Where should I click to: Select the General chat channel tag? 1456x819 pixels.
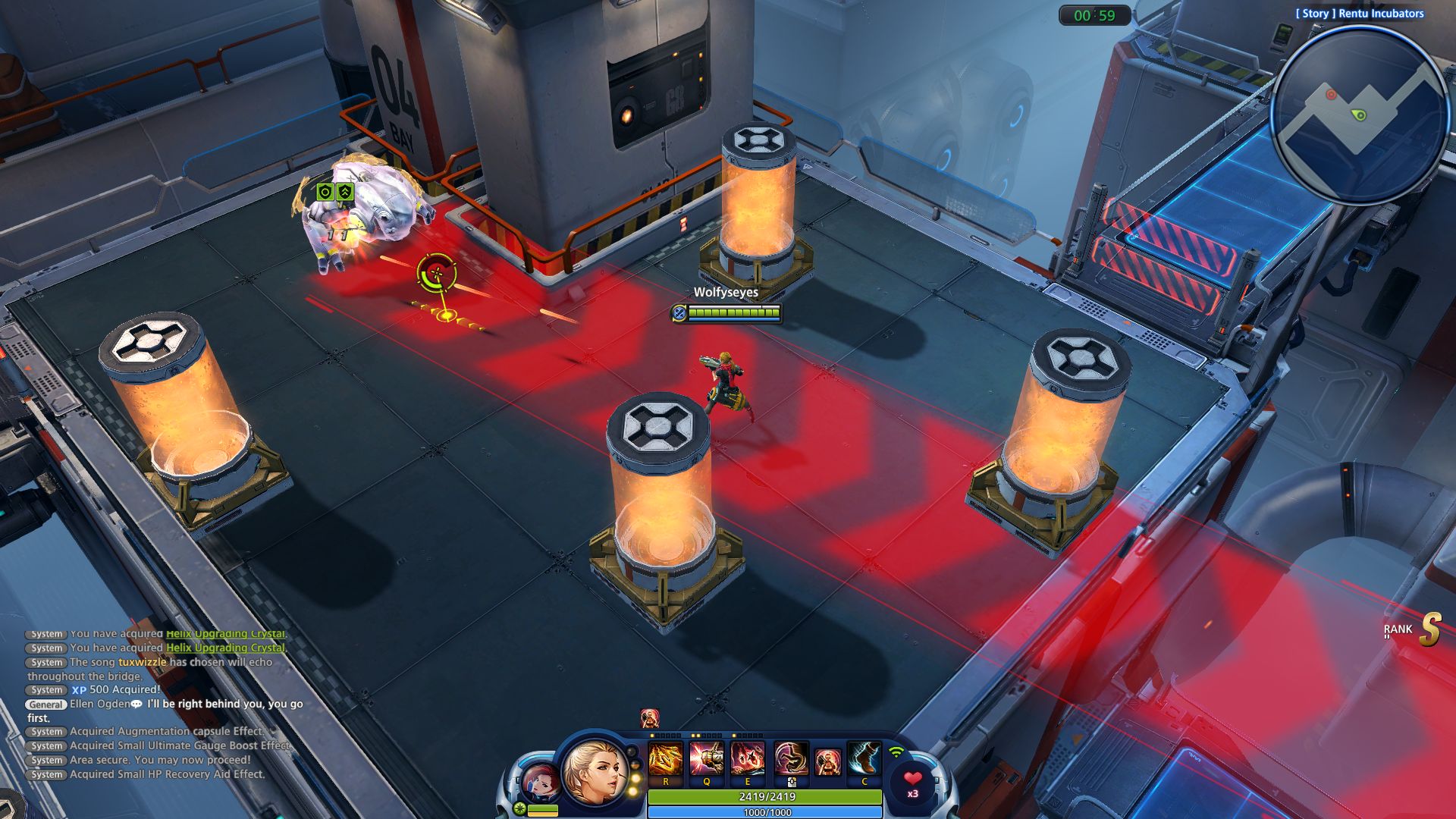tap(47, 704)
